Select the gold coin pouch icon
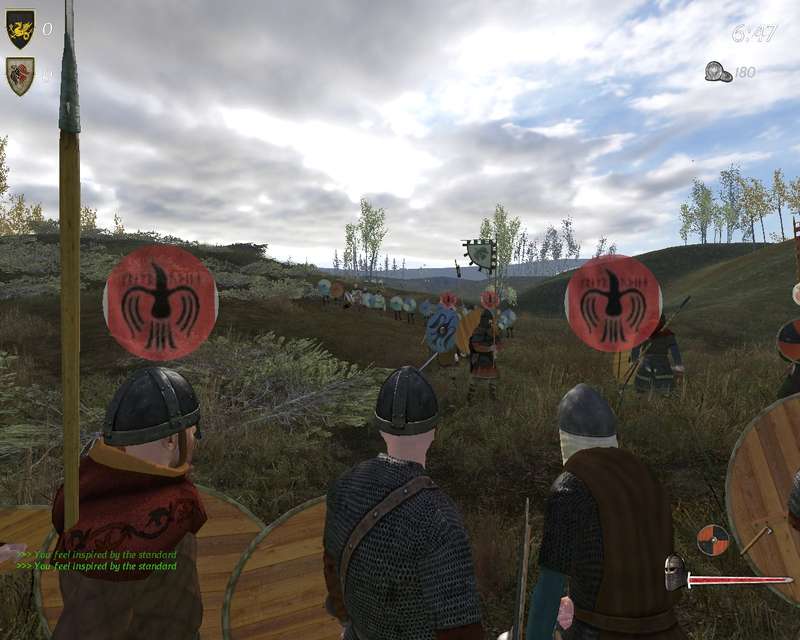This screenshot has height=640, width=800. pyautogui.click(x=717, y=71)
